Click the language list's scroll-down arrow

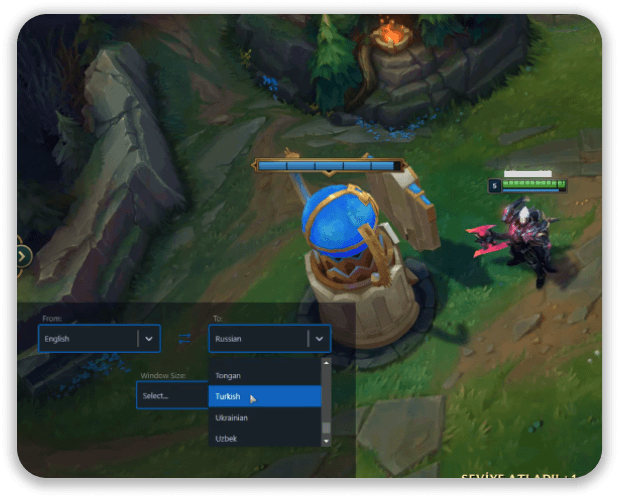point(326,440)
